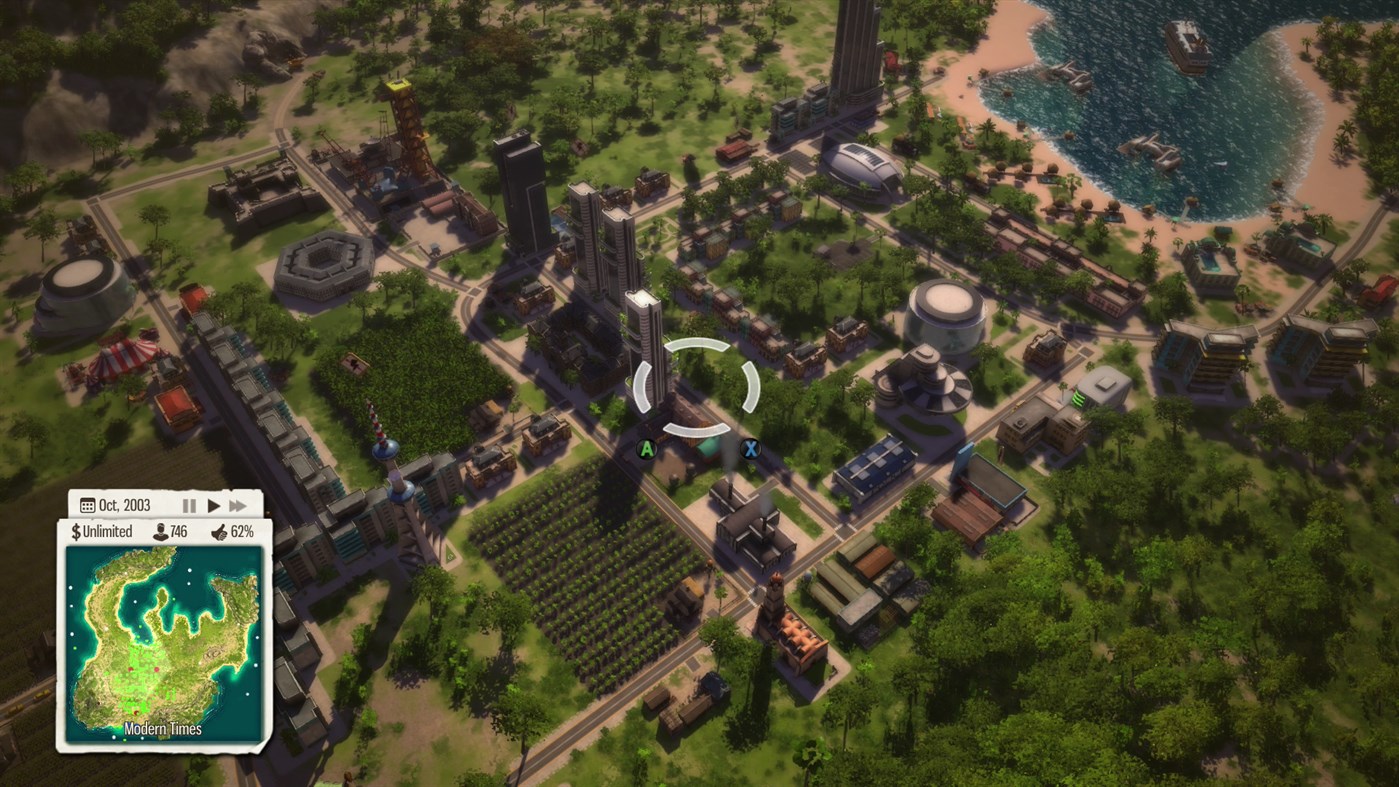This screenshot has width=1399, height=787.
Task: Enable normal speed with the play control
Action: tap(213, 505)
